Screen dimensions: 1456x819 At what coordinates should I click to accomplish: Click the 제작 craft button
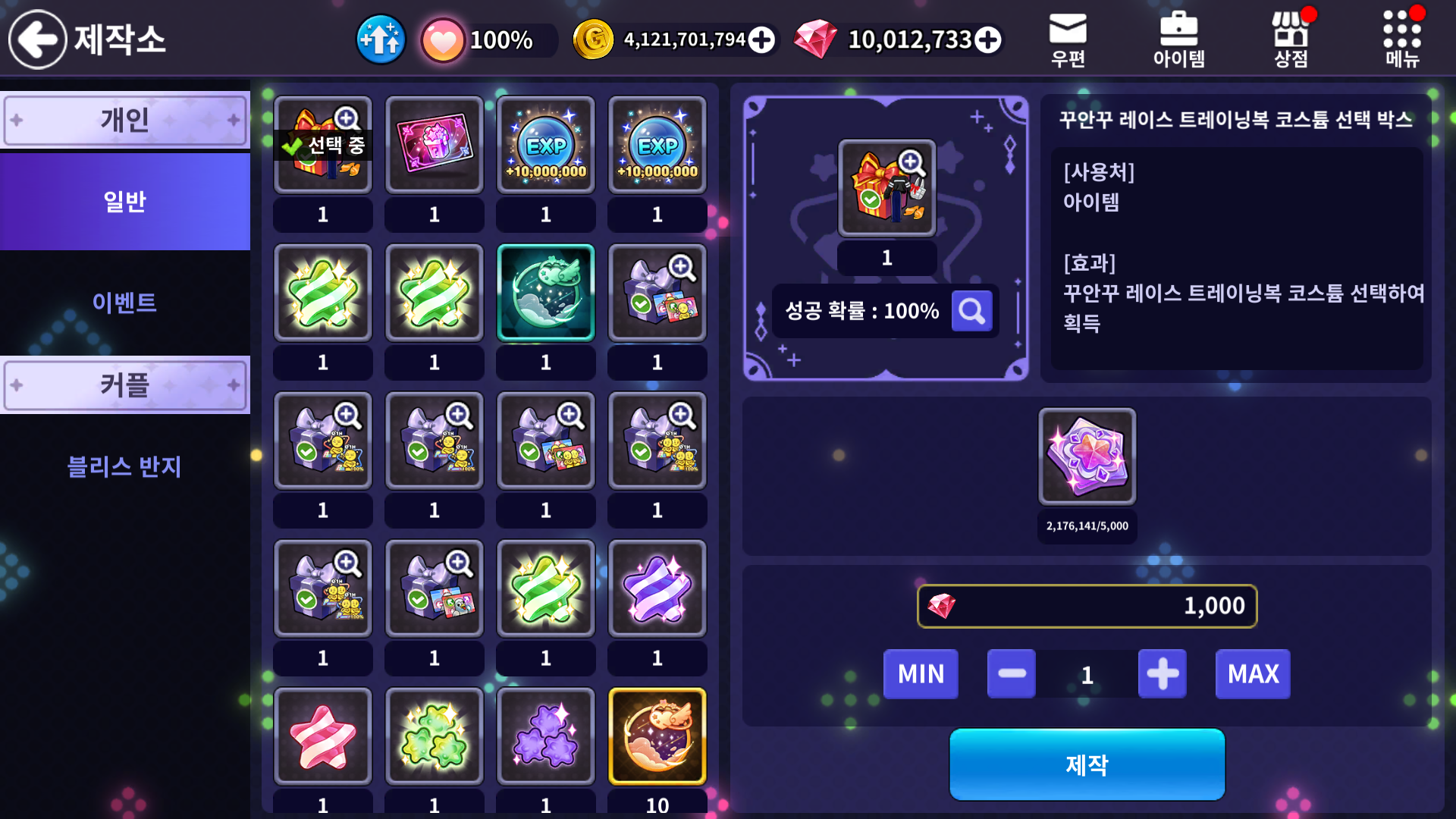pos(1087,764)
